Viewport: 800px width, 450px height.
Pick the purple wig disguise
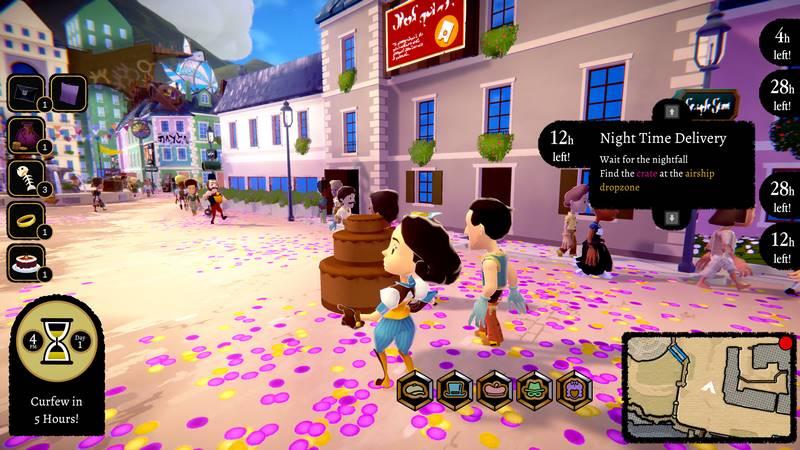[575, 388]
